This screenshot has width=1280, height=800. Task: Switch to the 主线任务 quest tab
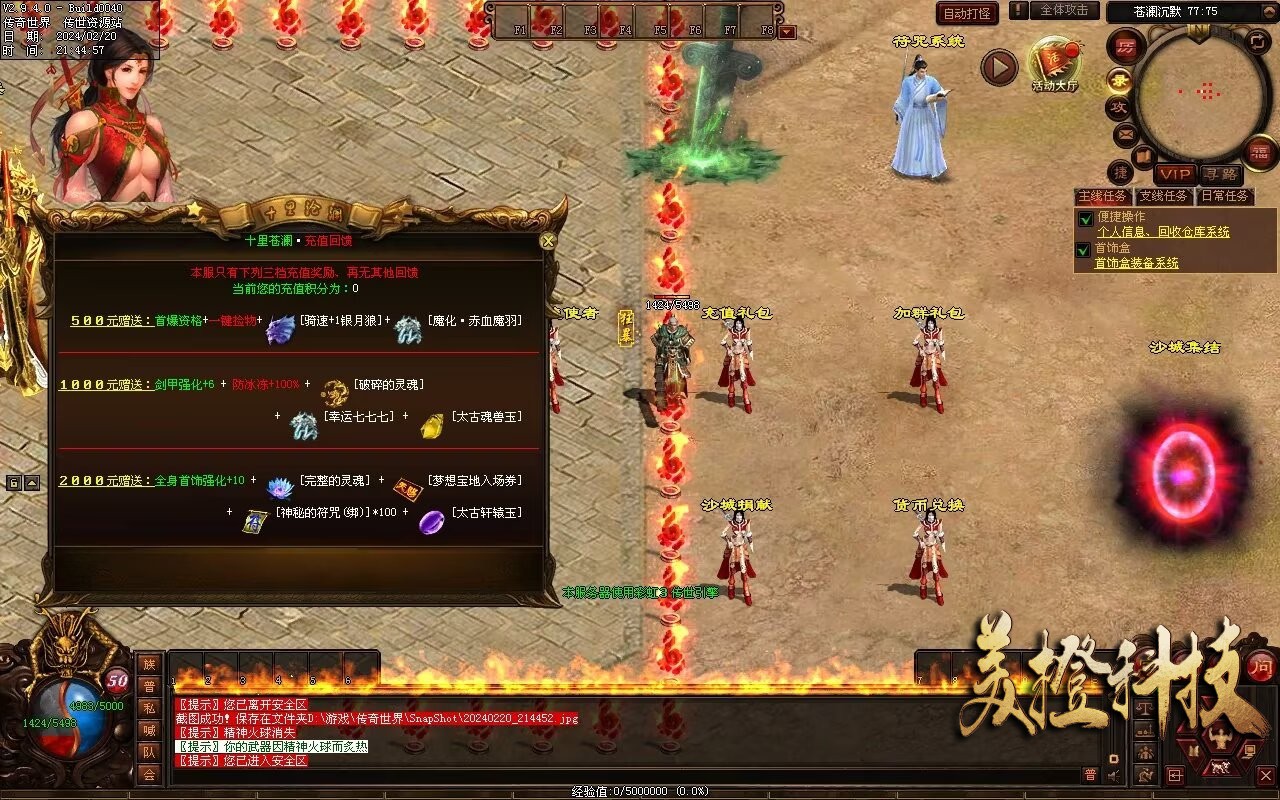coord(1102,196)
